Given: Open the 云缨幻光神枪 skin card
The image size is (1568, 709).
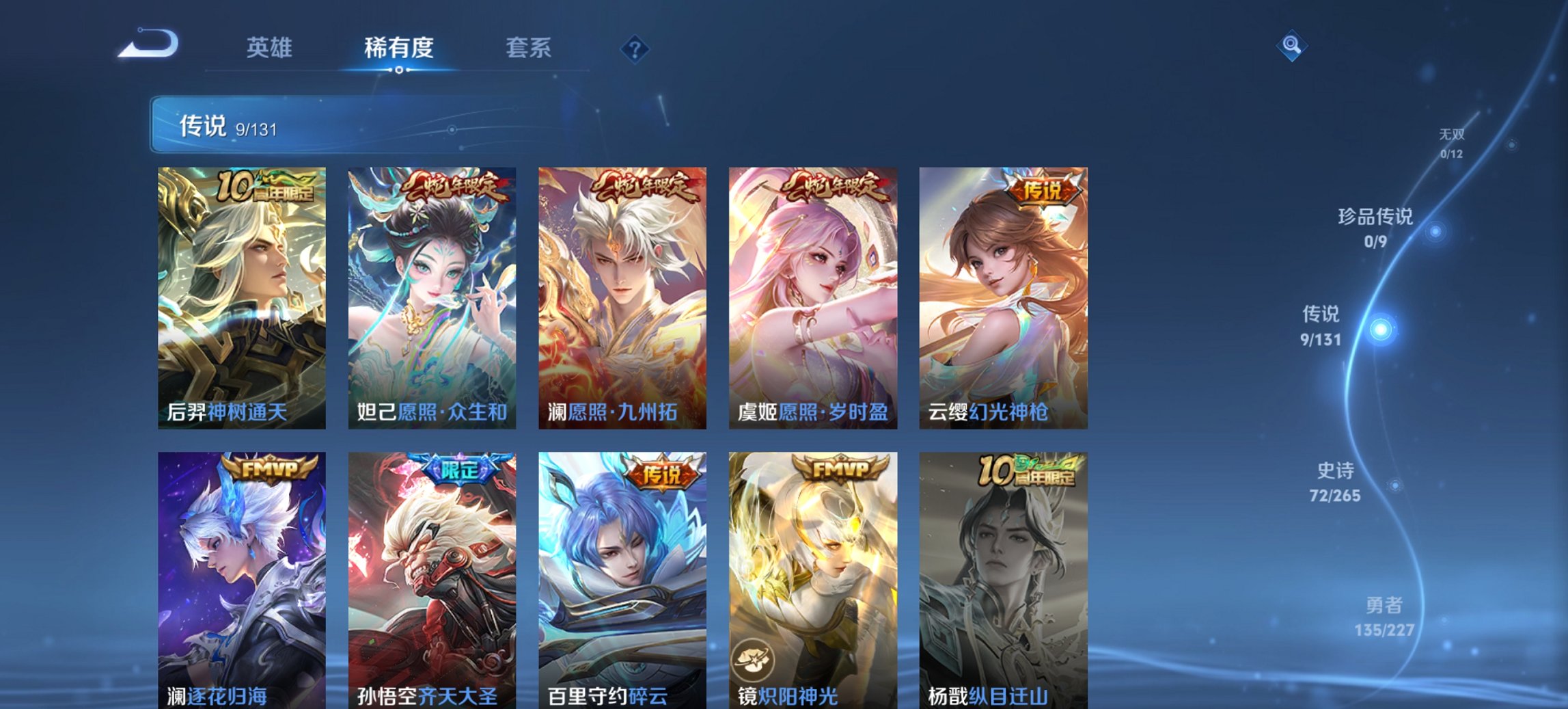Looking at the screenshot, I should [x=1006, y=295].
